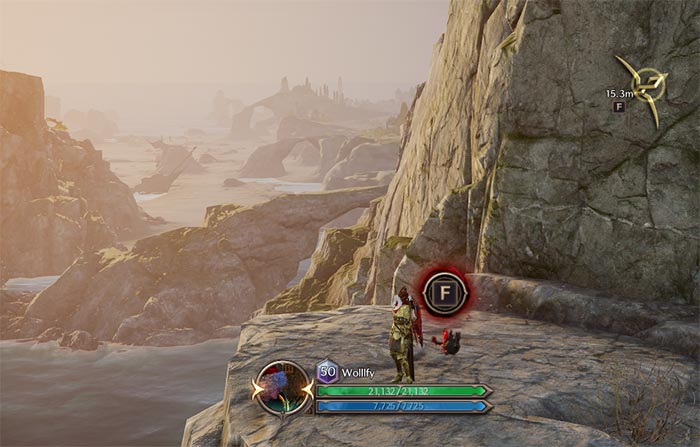Click the golden waypoint marker showing 15.3m
The width and height of the screenshot is (700, 447).
(x=645, y=86)
